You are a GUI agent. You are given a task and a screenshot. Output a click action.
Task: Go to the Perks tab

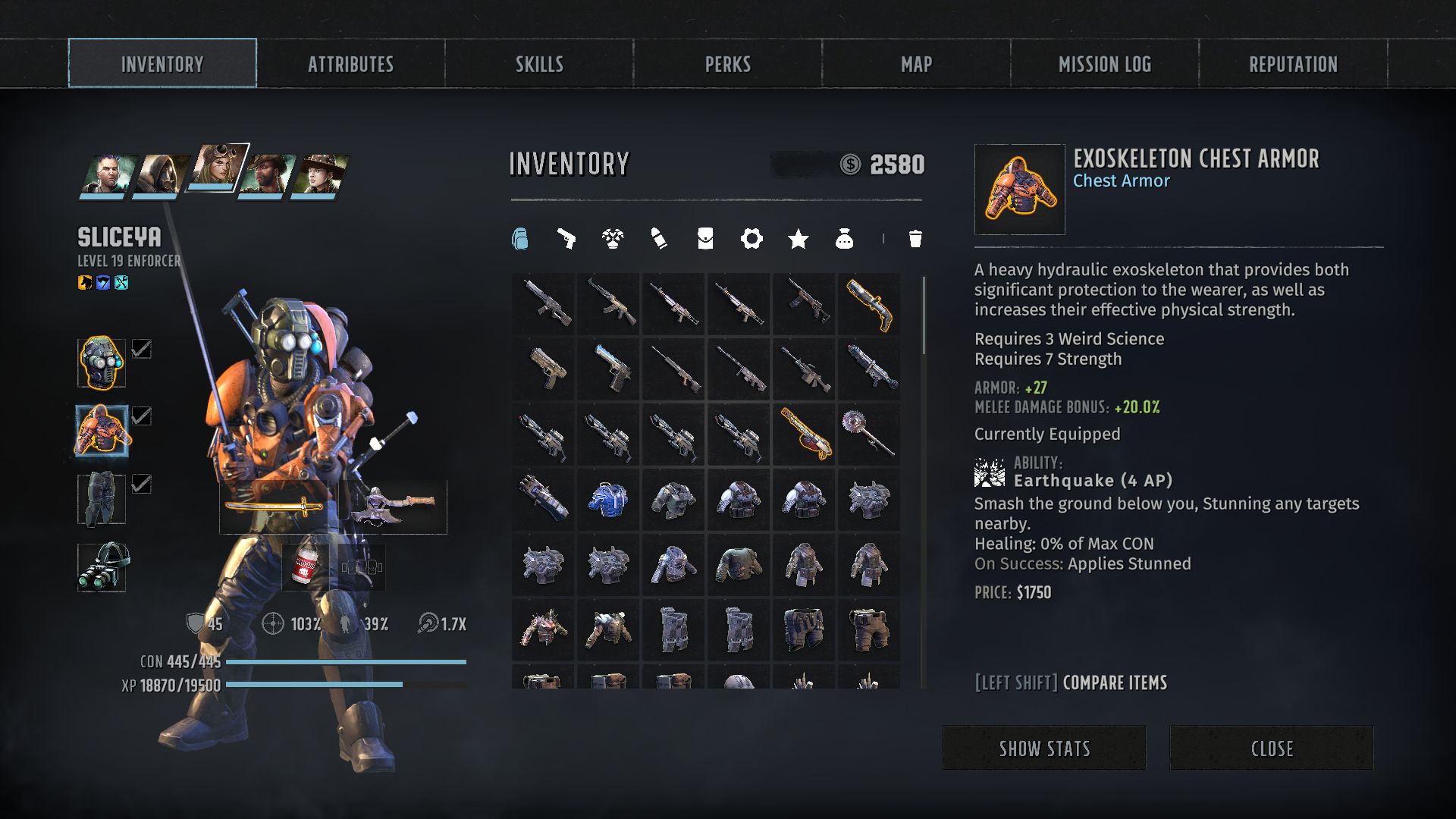[727, 64]
